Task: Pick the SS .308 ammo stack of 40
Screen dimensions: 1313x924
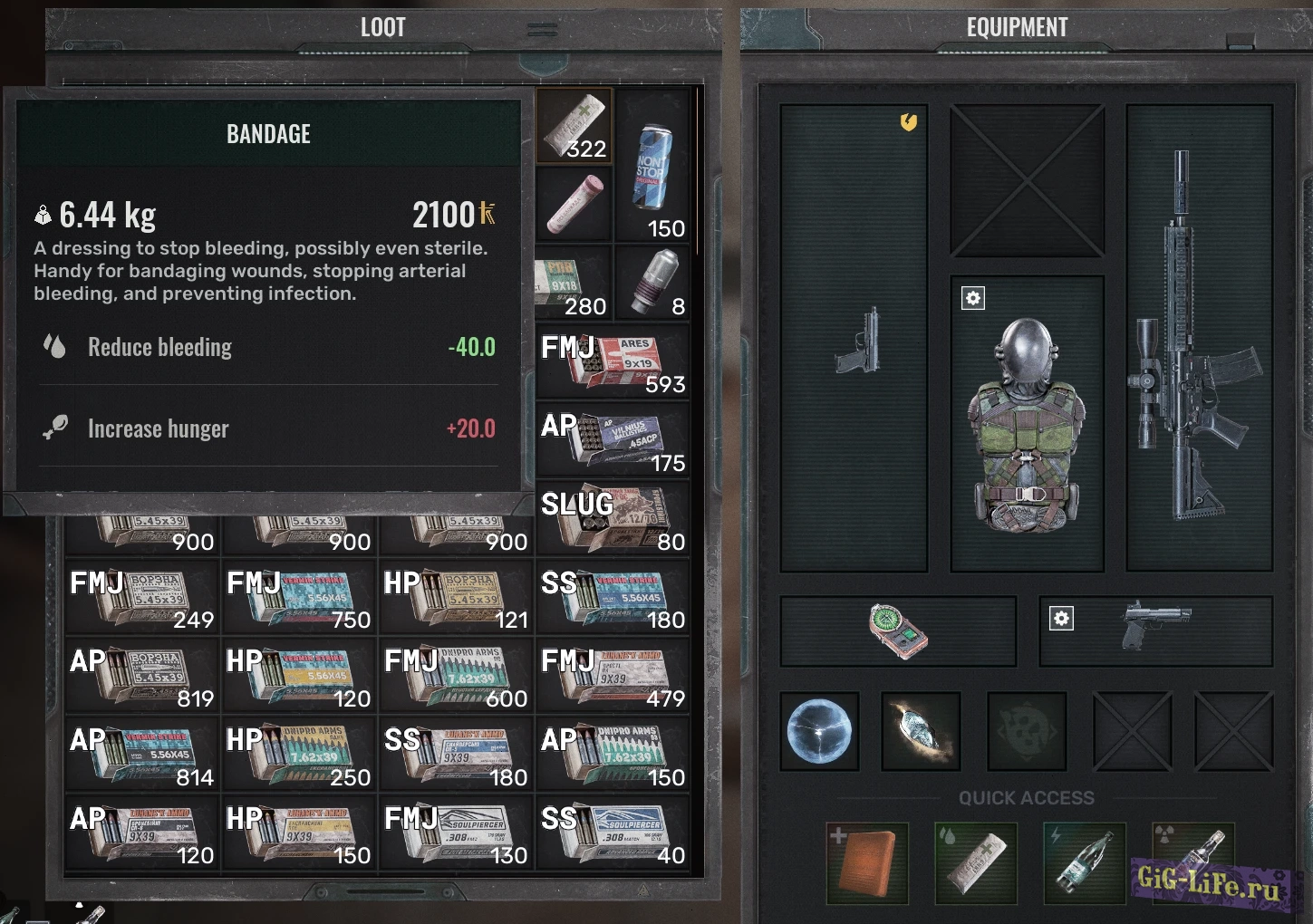Action: (613, 833)
